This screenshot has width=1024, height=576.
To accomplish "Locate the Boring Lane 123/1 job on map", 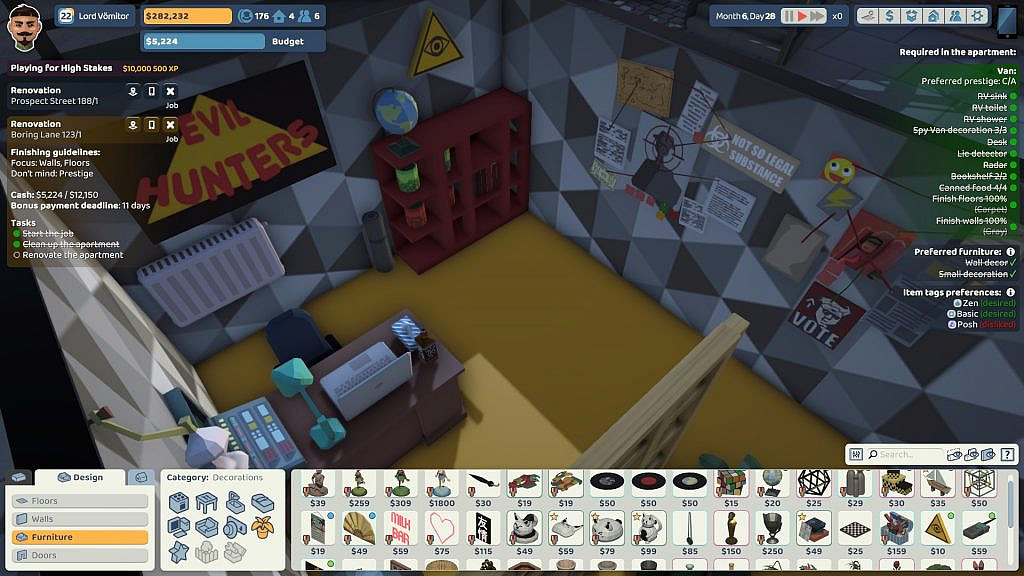I will pos(133,125).
